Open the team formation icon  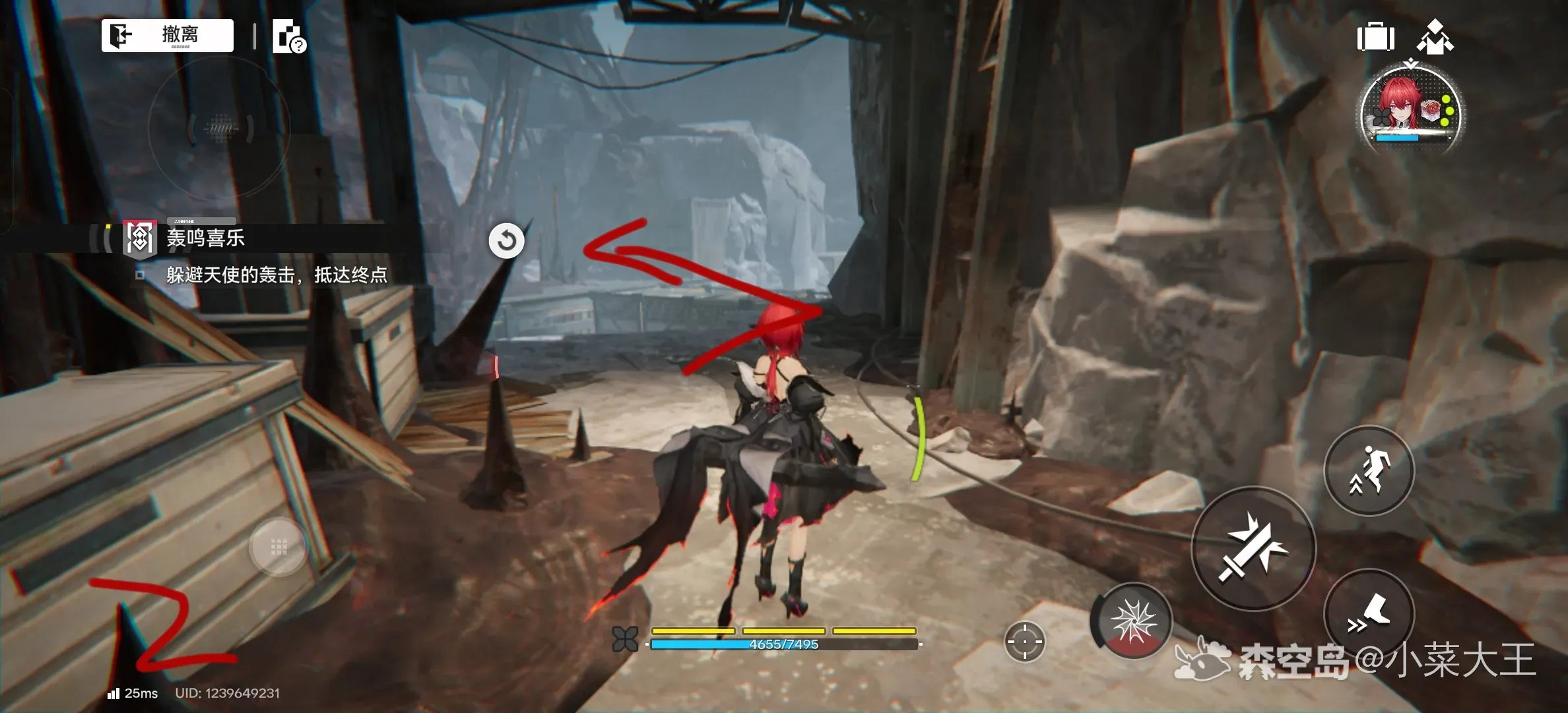click(x=1435, y=37)
